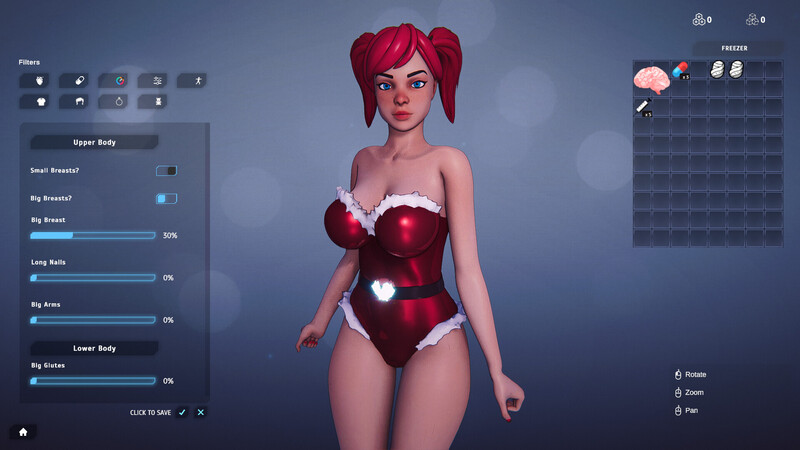Image resolution: width=800 pixels, height=450 pixels.
Task: Toggle the Small Breasts switch
Action: [166, 171]
